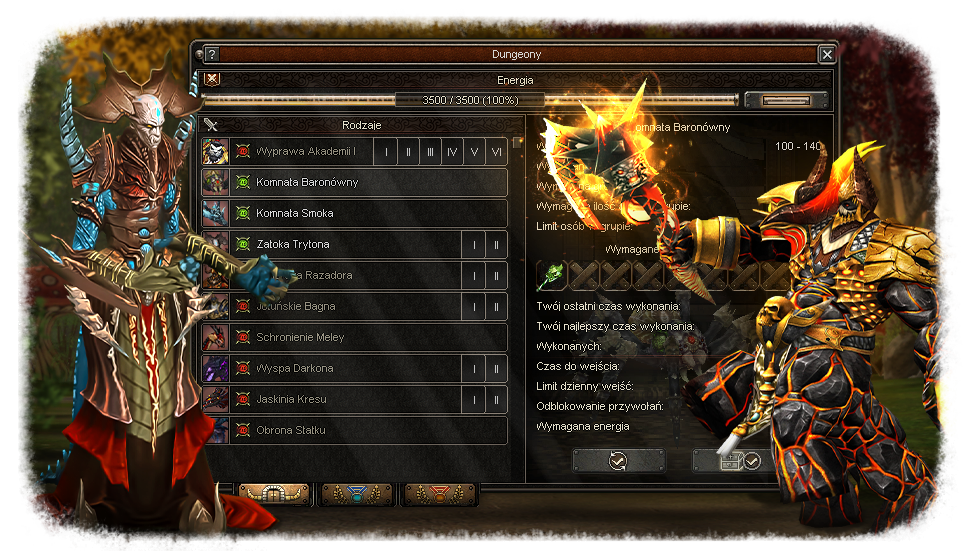This screenshot has width=967, height=553.
Task: Select Wyspa Darkona dungeon row
Action: click(x=340, y=368)
